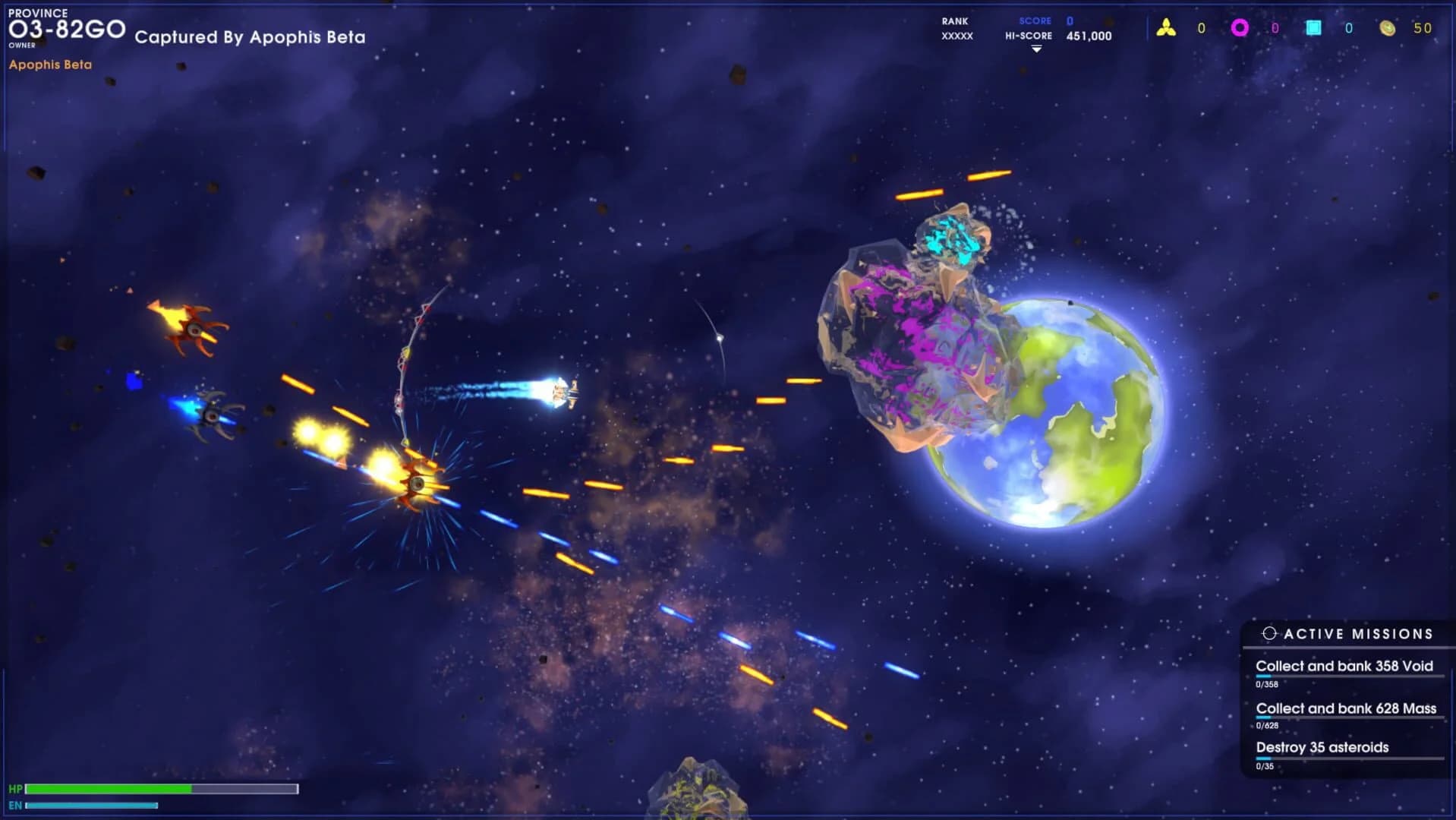This screenshot has width=1456, height=820.
Task: Select the magenta ring resource icon
Action: pos(1240,27)
